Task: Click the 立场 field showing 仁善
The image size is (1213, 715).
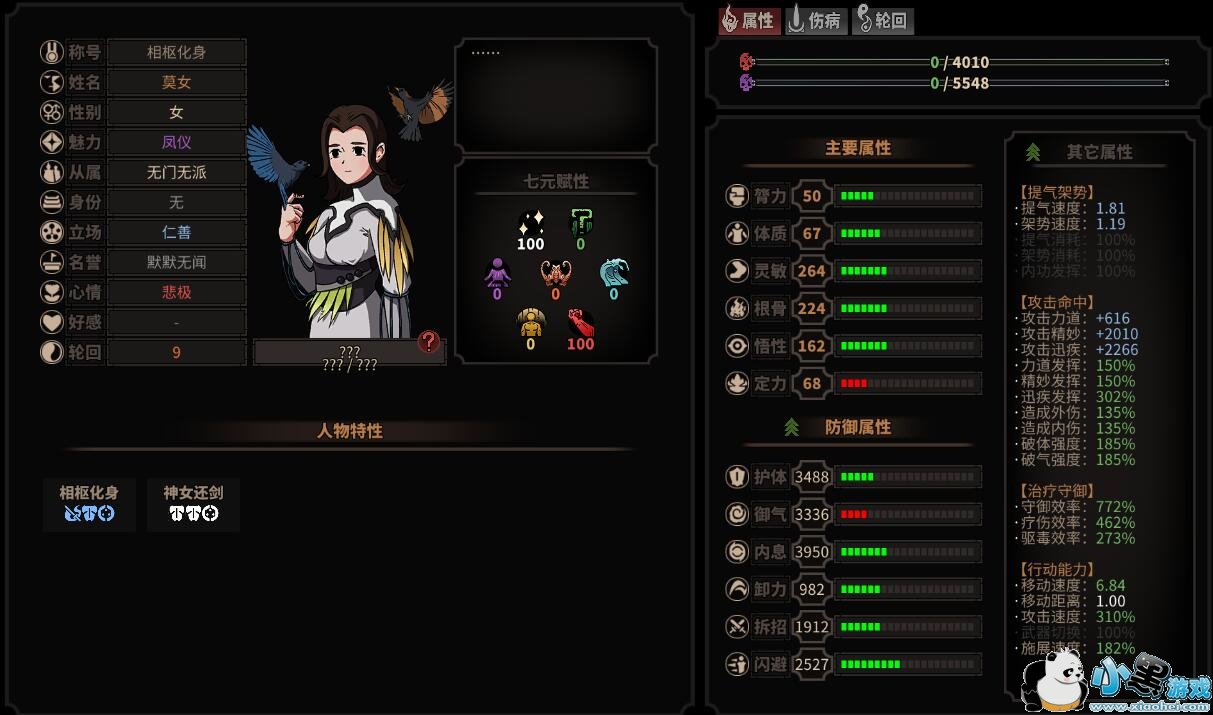Action: (177, 232)
